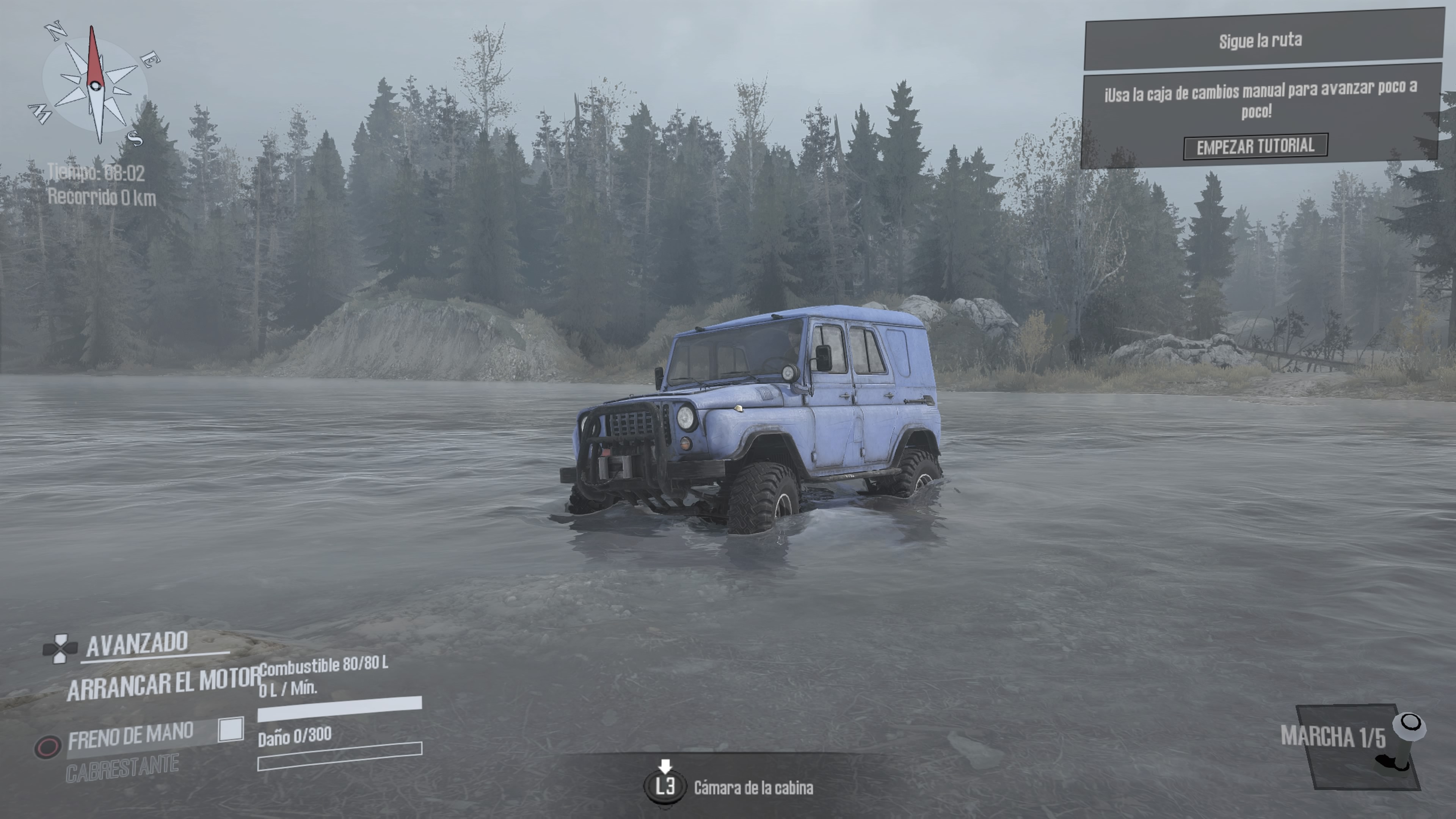
Task: Select the AVANZADO menu header
Action: coord(137,644)
